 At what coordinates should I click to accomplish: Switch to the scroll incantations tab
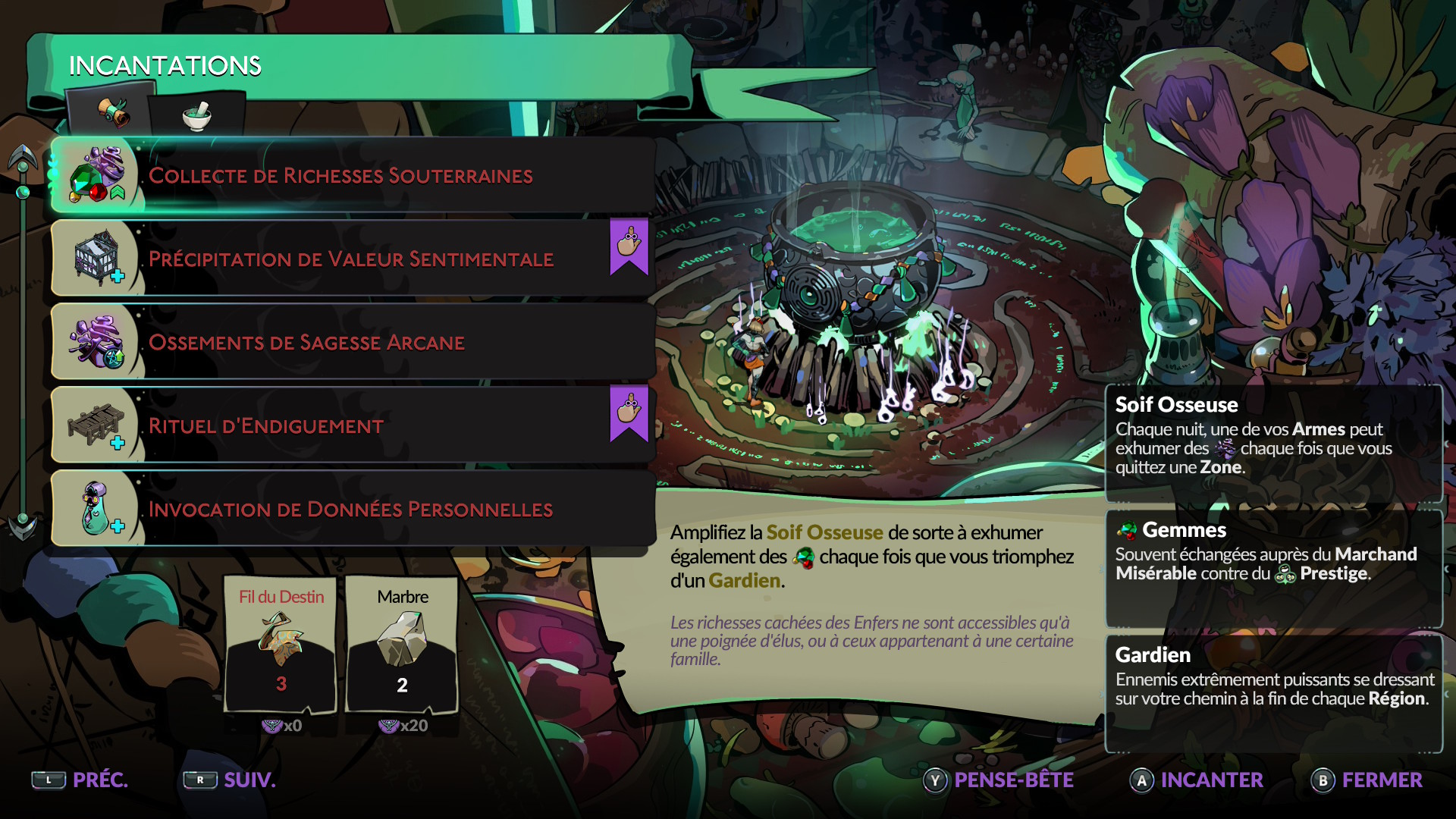click(112, 114)
